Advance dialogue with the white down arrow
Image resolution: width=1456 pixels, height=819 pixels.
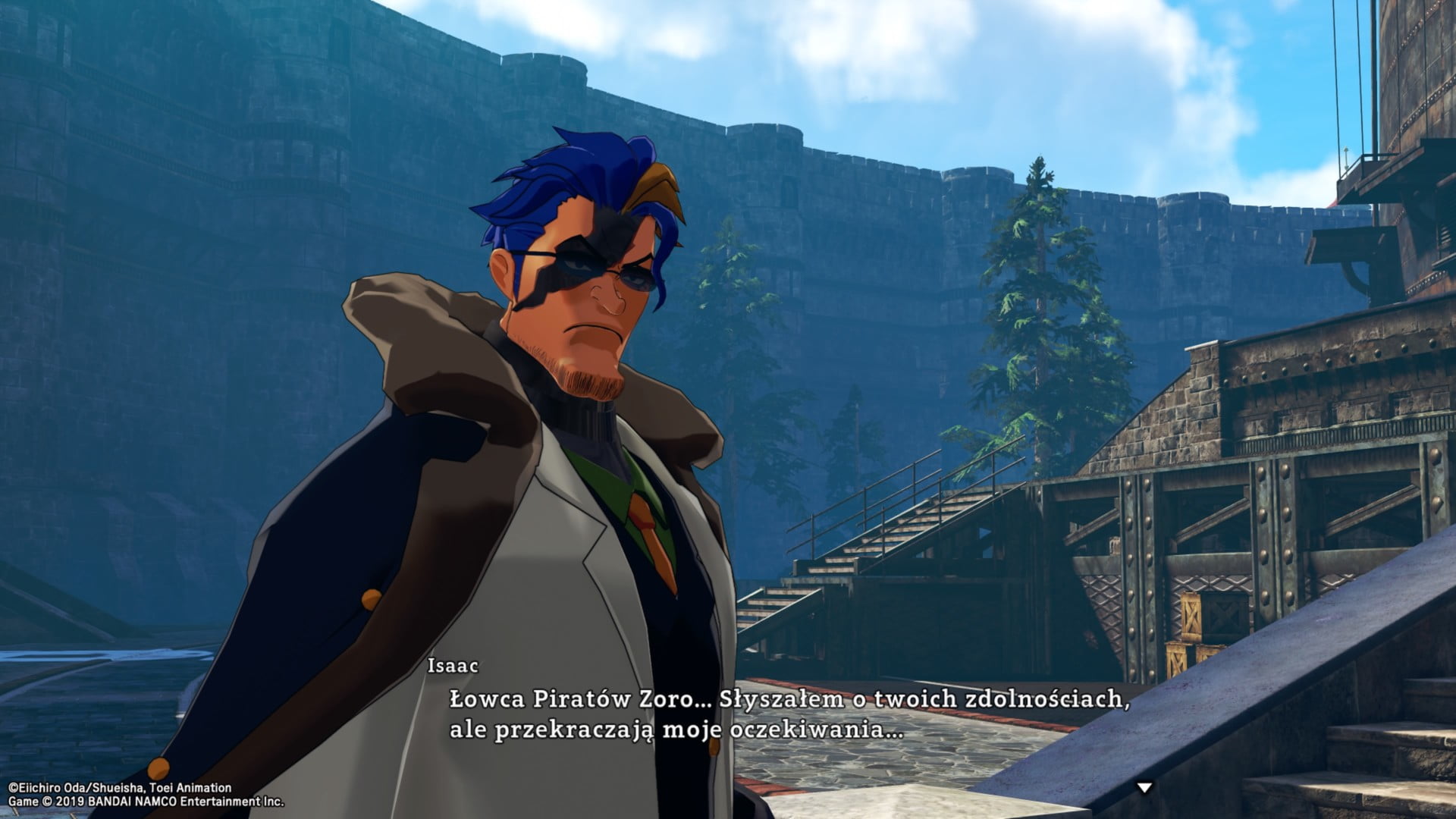[x=1144, y=788]
